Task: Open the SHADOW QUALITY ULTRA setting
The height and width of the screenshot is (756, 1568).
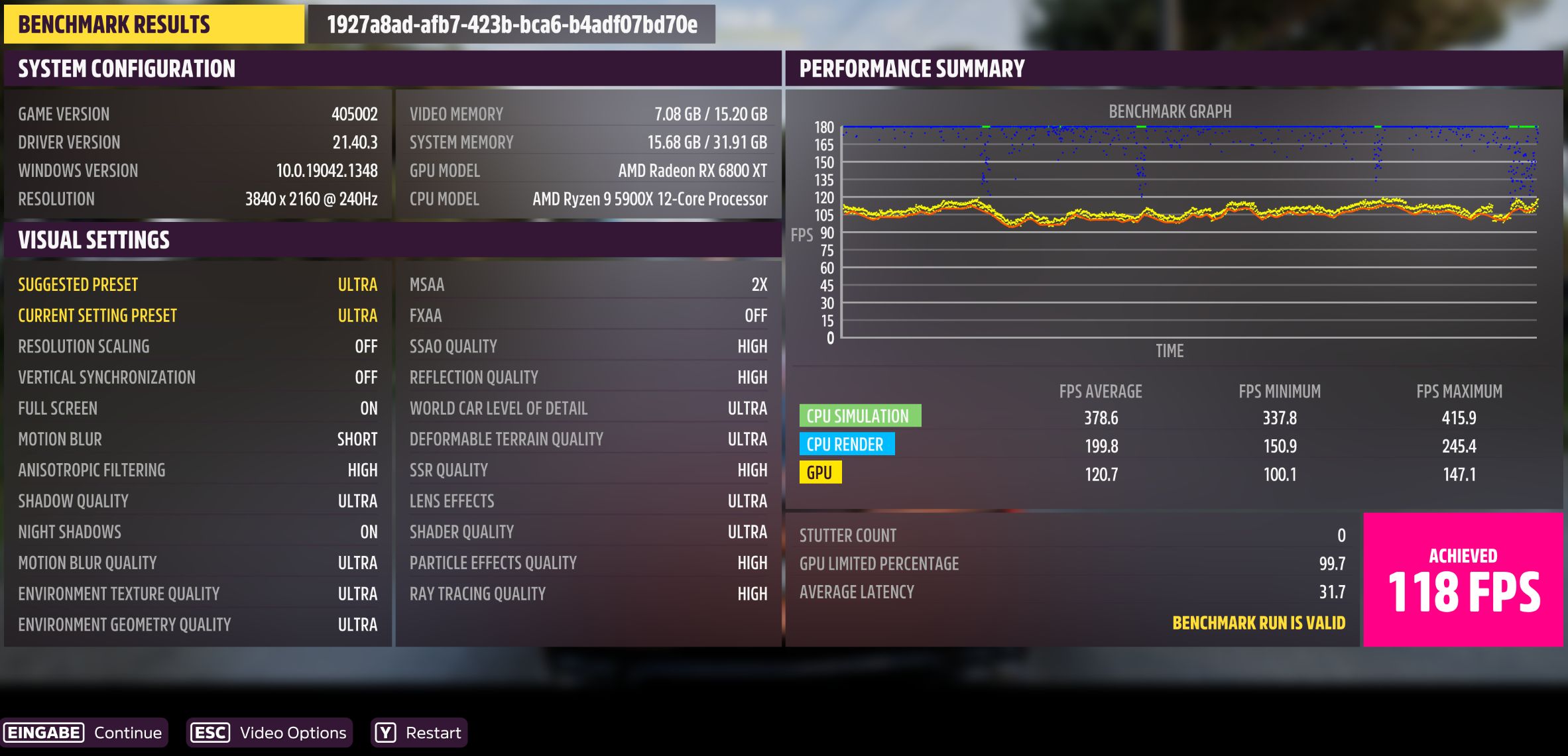Action: (x=197, y=501)
